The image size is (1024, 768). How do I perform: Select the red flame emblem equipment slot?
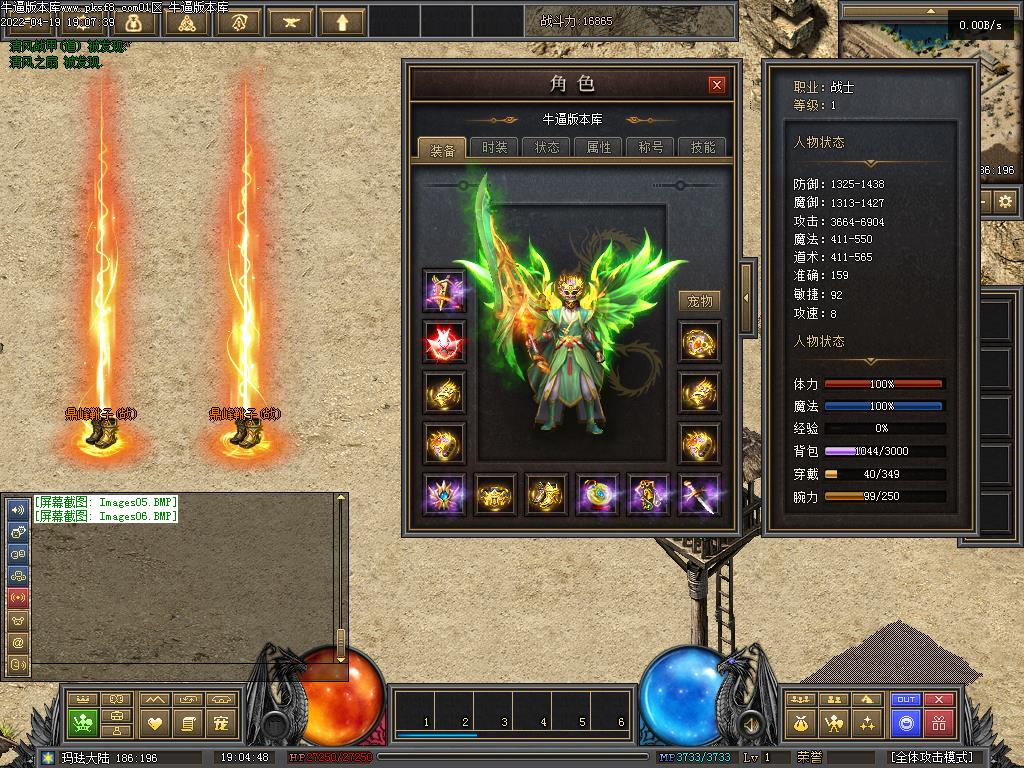443,342
